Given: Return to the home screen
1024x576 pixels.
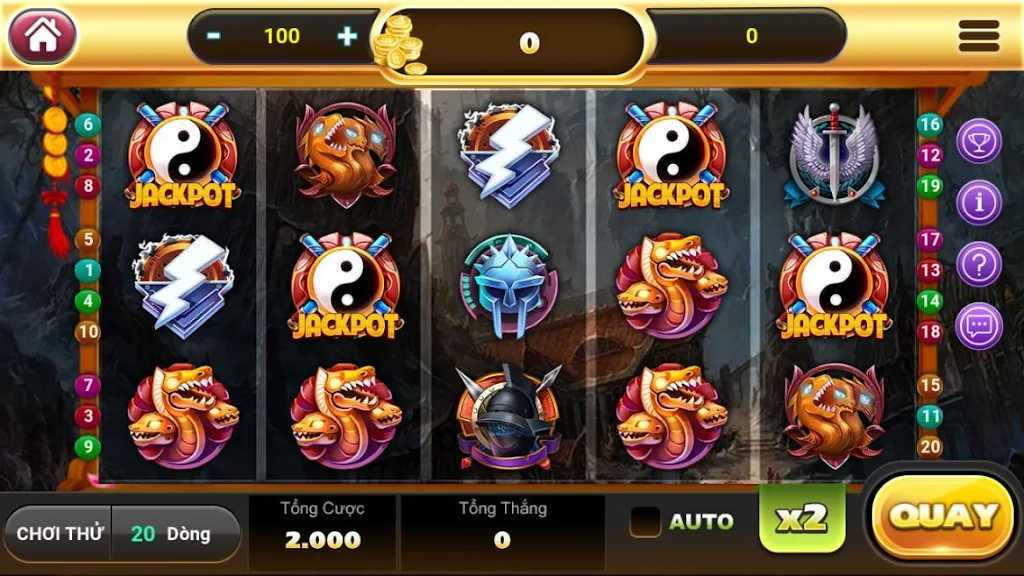Looking at the screenshot, I should (43, 36).
